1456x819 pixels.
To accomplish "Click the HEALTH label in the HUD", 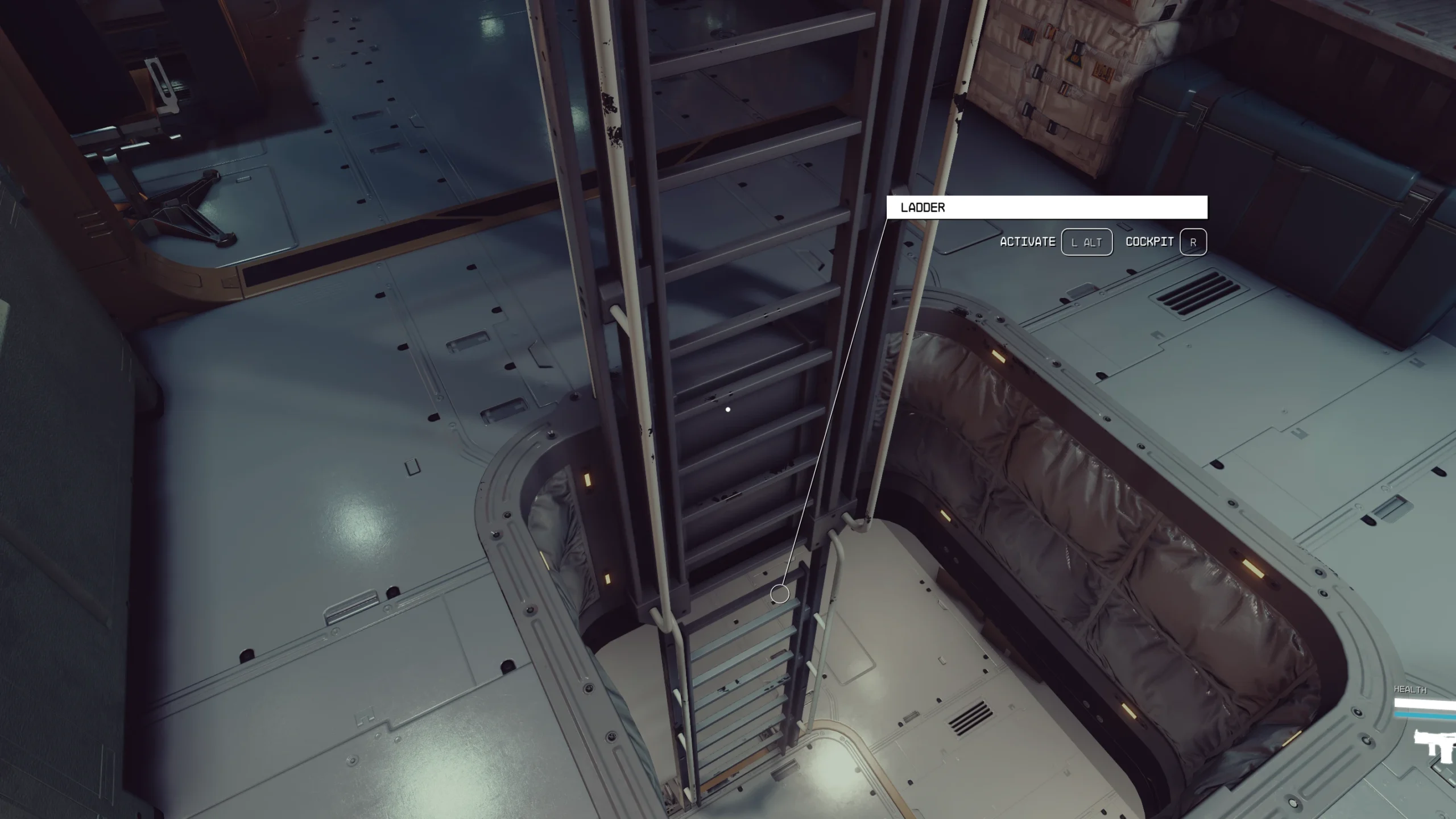I will [x=1410, y=689].
